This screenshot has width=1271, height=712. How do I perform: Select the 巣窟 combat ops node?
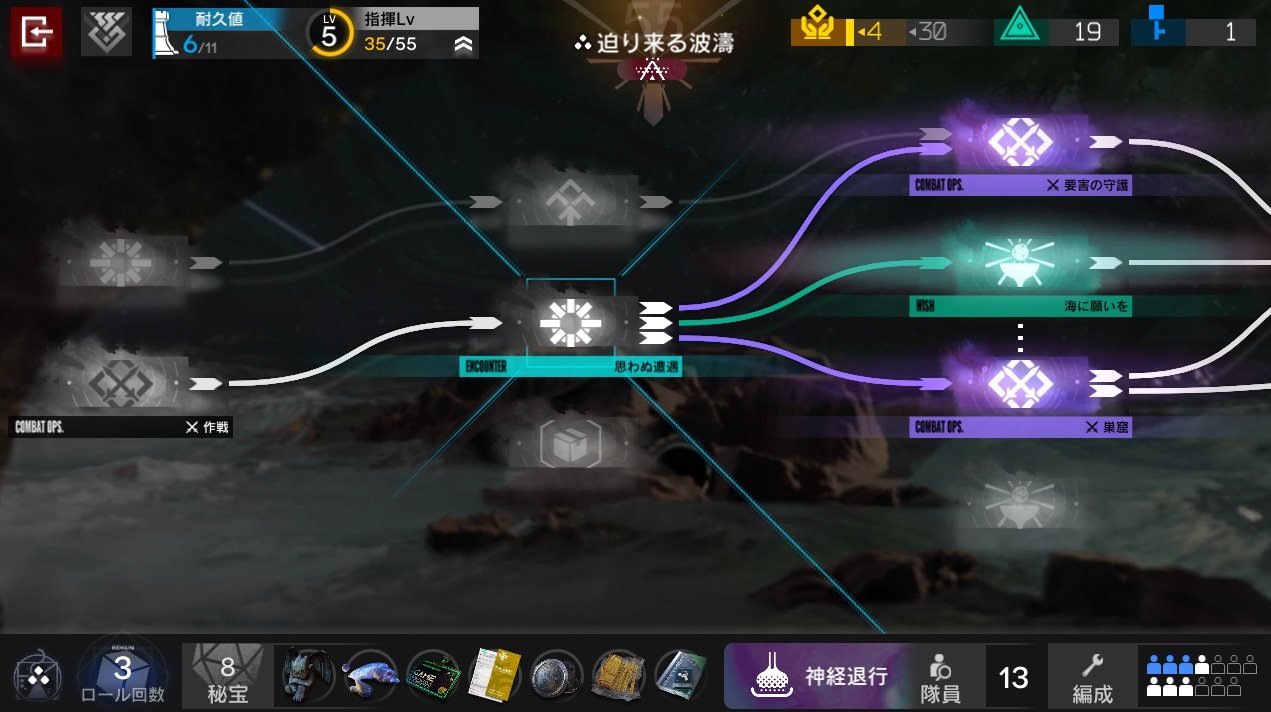1019,385
